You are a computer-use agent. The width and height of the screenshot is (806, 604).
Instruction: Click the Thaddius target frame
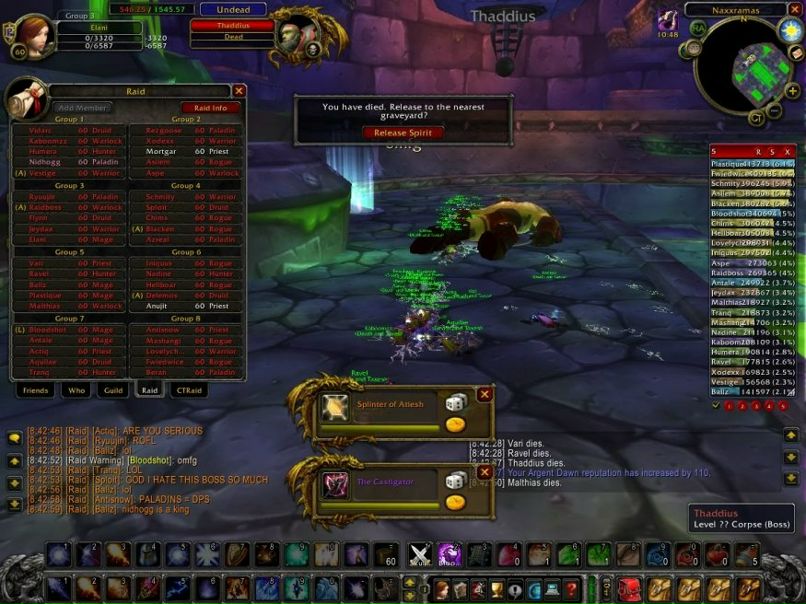[x=232, y=25]
